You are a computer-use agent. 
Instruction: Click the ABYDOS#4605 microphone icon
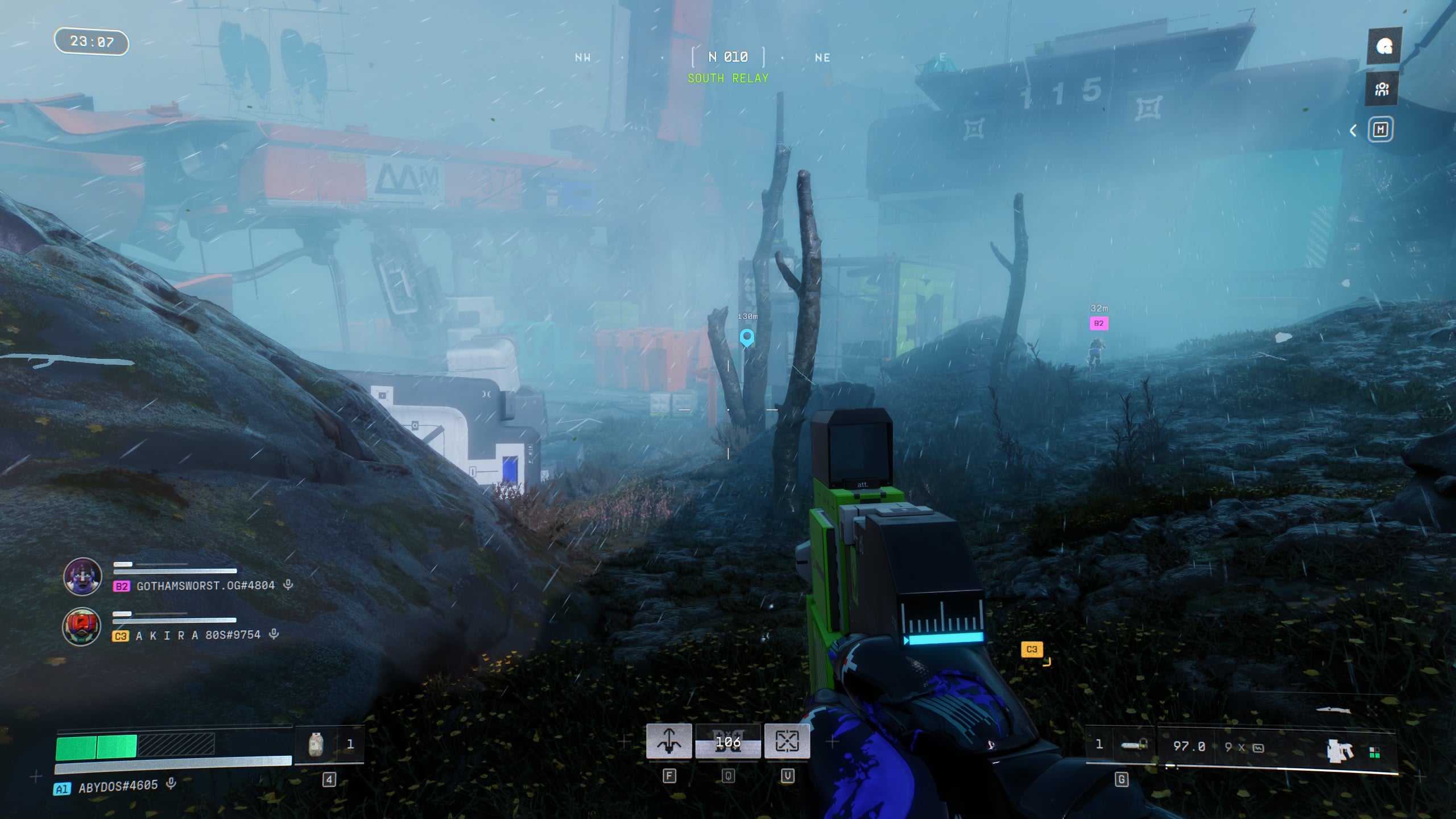pyautogui.click(x=171, y=784)
